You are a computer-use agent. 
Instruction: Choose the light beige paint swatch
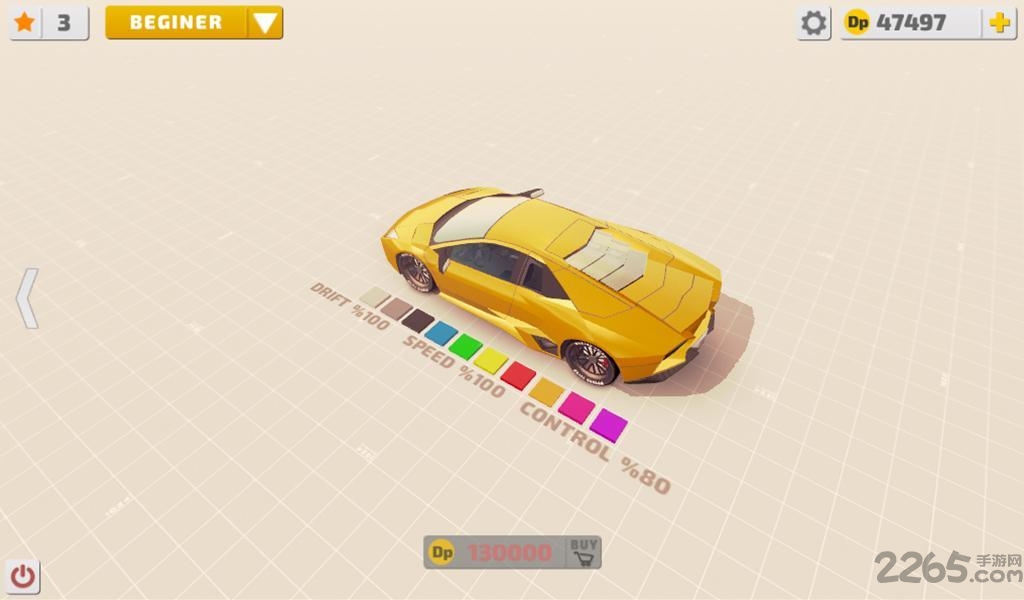(x=374, y=297)
